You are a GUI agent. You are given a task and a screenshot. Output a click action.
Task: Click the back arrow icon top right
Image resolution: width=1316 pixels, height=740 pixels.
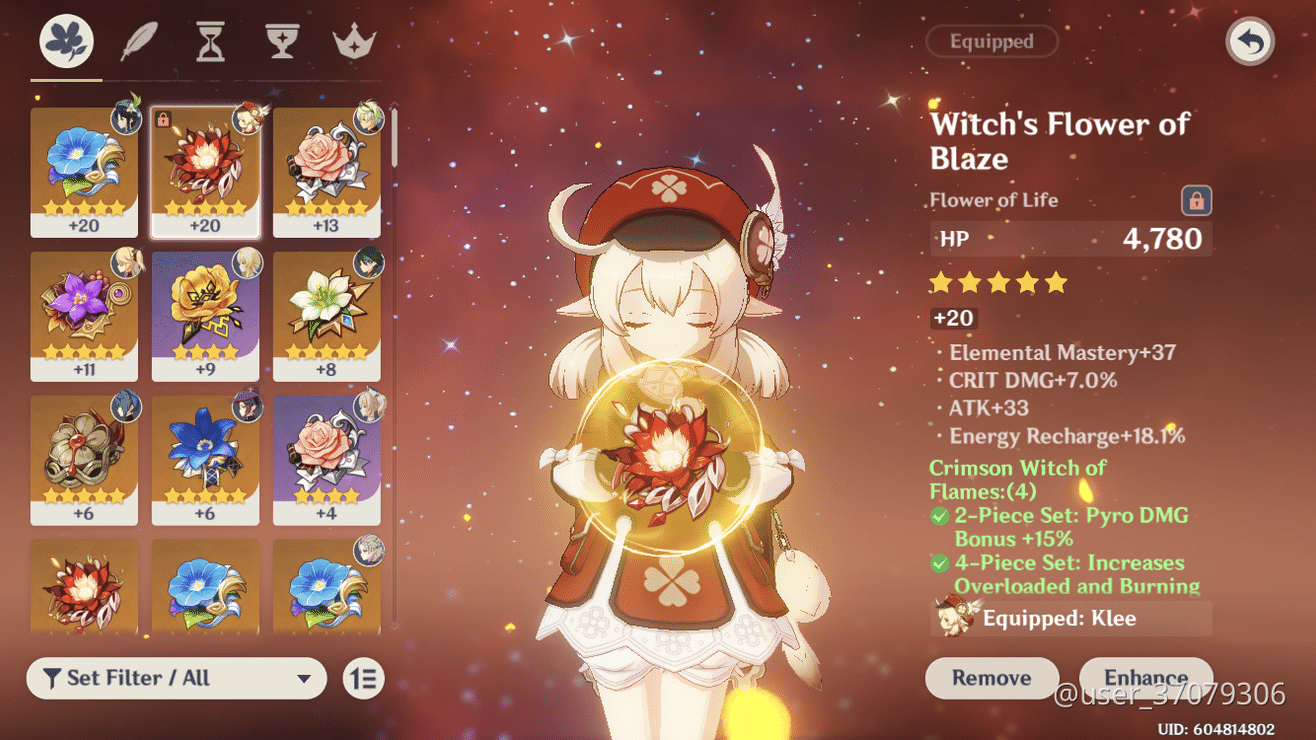1250,42
